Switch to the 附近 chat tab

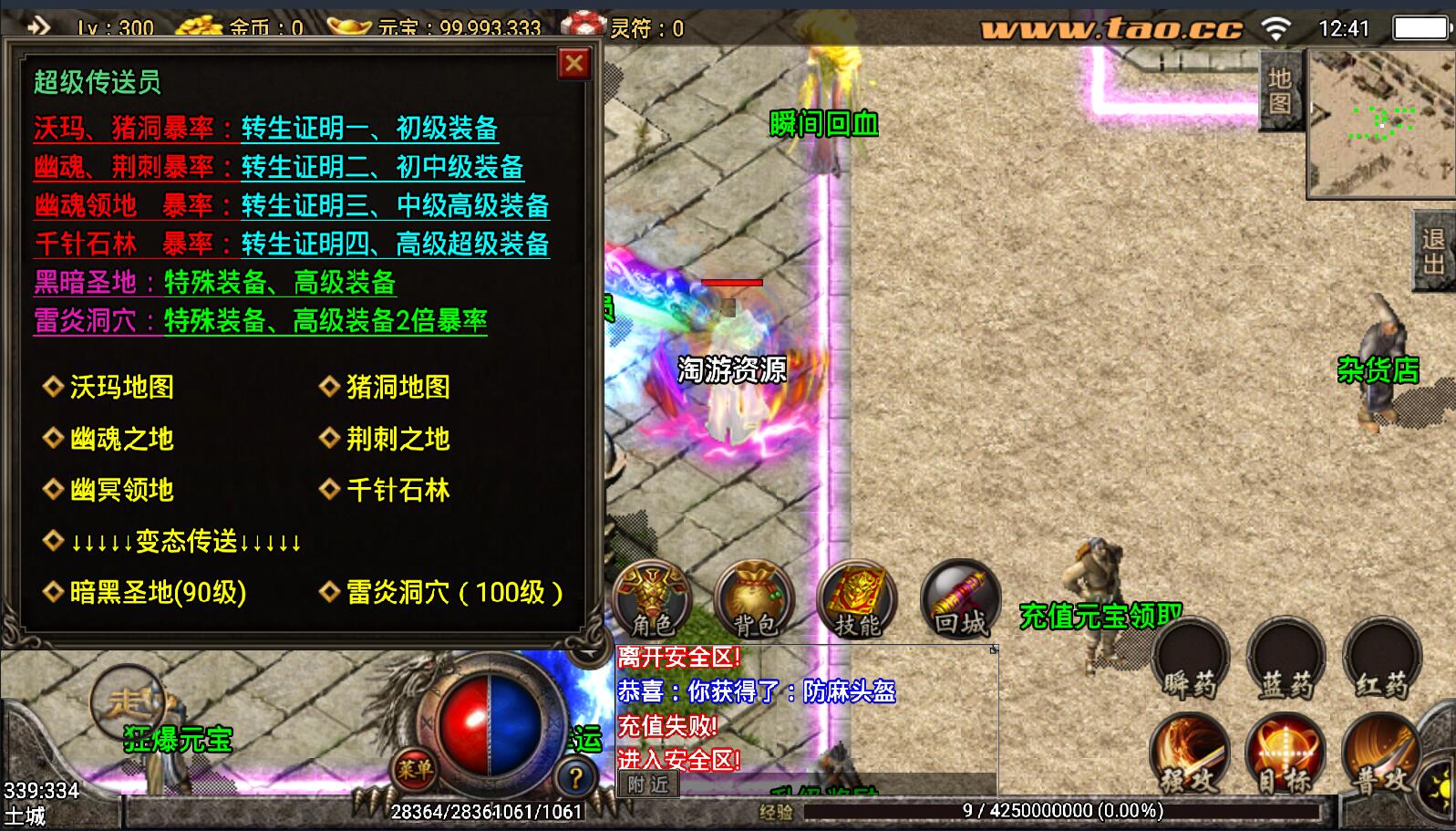pos(648,784)
